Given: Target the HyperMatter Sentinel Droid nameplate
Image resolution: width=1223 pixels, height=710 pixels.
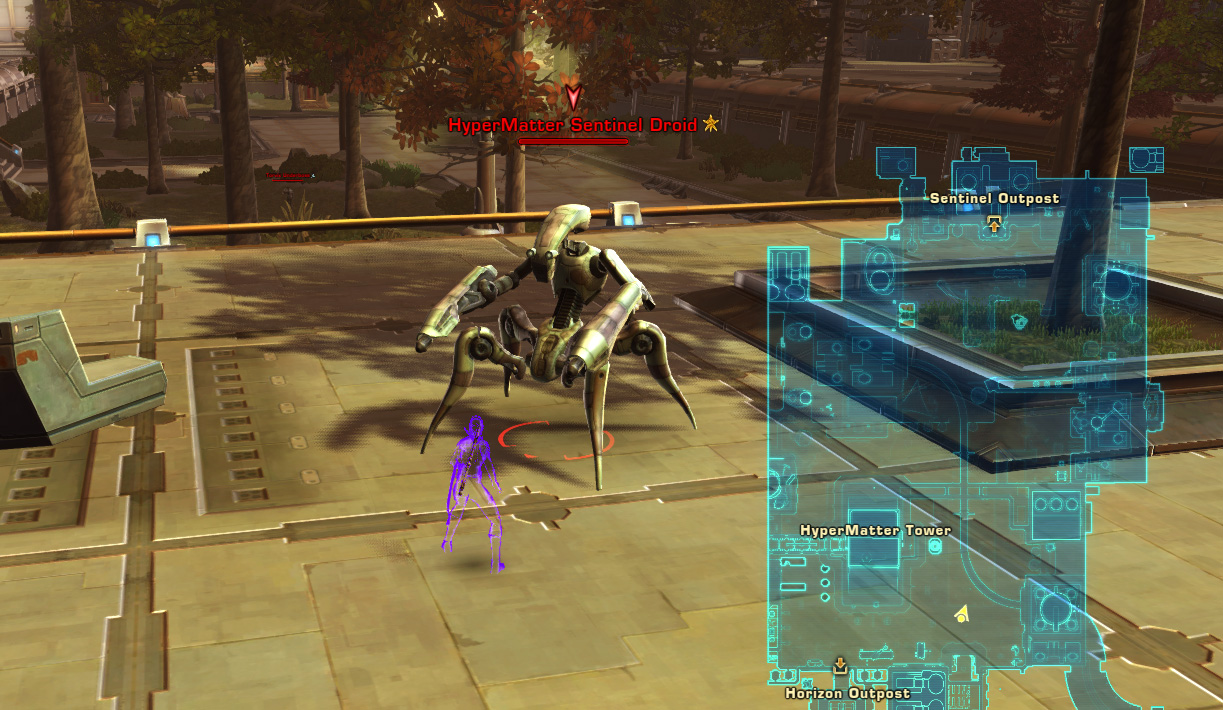Looking at the screenshot, I should [573, 125].
